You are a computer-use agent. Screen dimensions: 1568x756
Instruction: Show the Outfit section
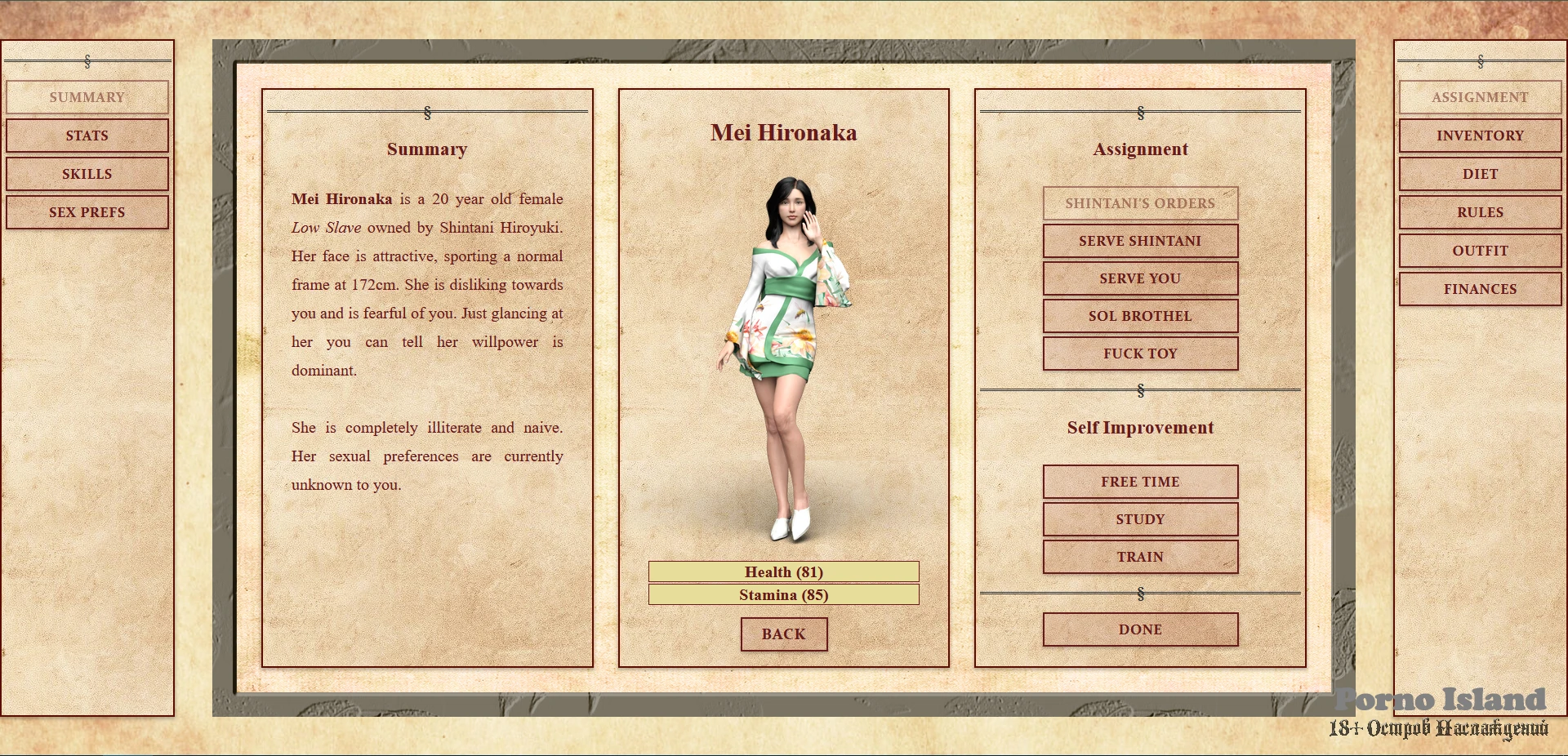click(x=1480, y=251)
